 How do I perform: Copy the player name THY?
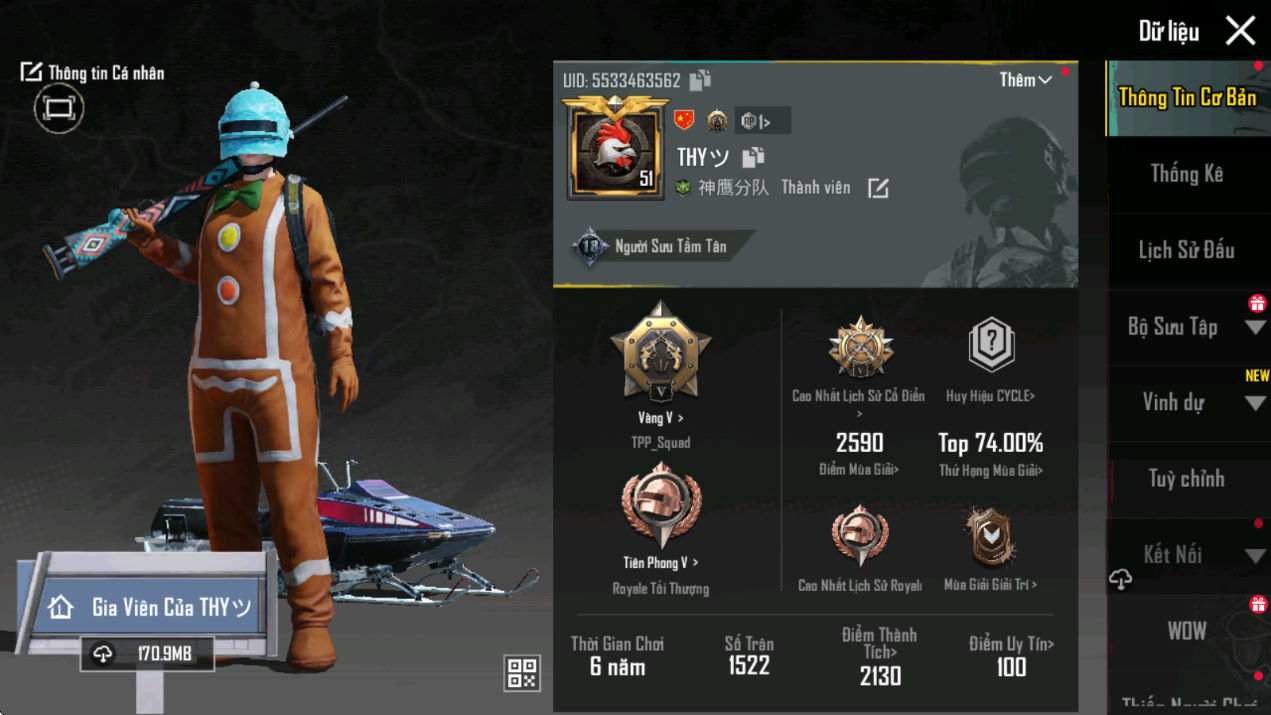tap(753, 157)
